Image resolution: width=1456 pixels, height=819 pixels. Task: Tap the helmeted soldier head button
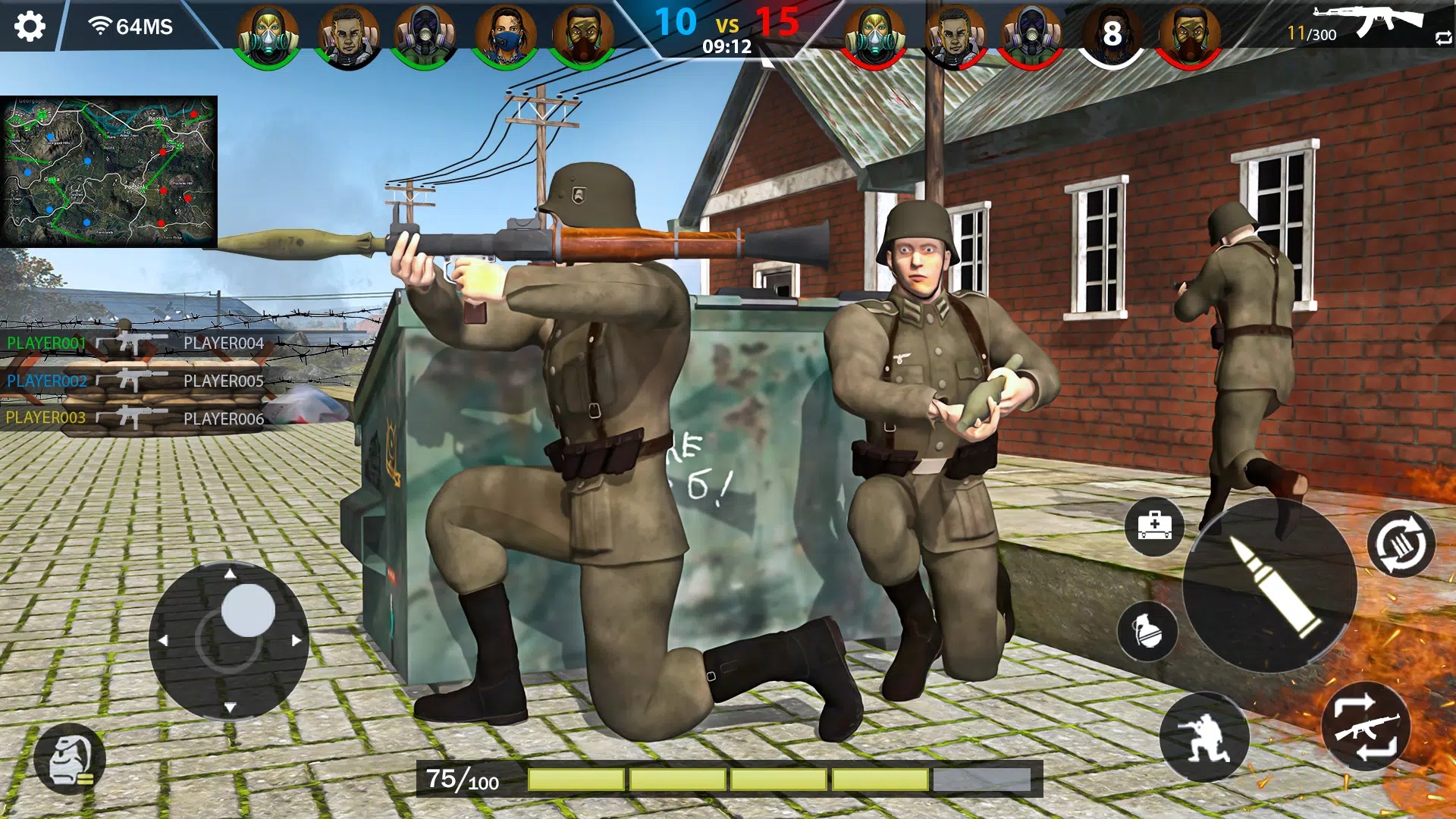70,759
